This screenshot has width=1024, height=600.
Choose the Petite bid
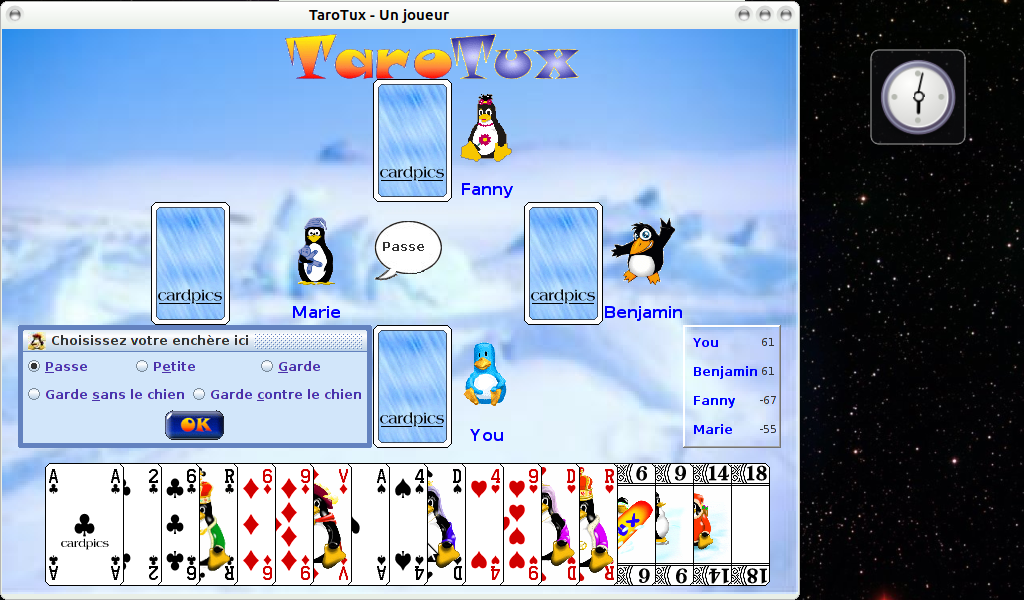[x=142, y=367]
